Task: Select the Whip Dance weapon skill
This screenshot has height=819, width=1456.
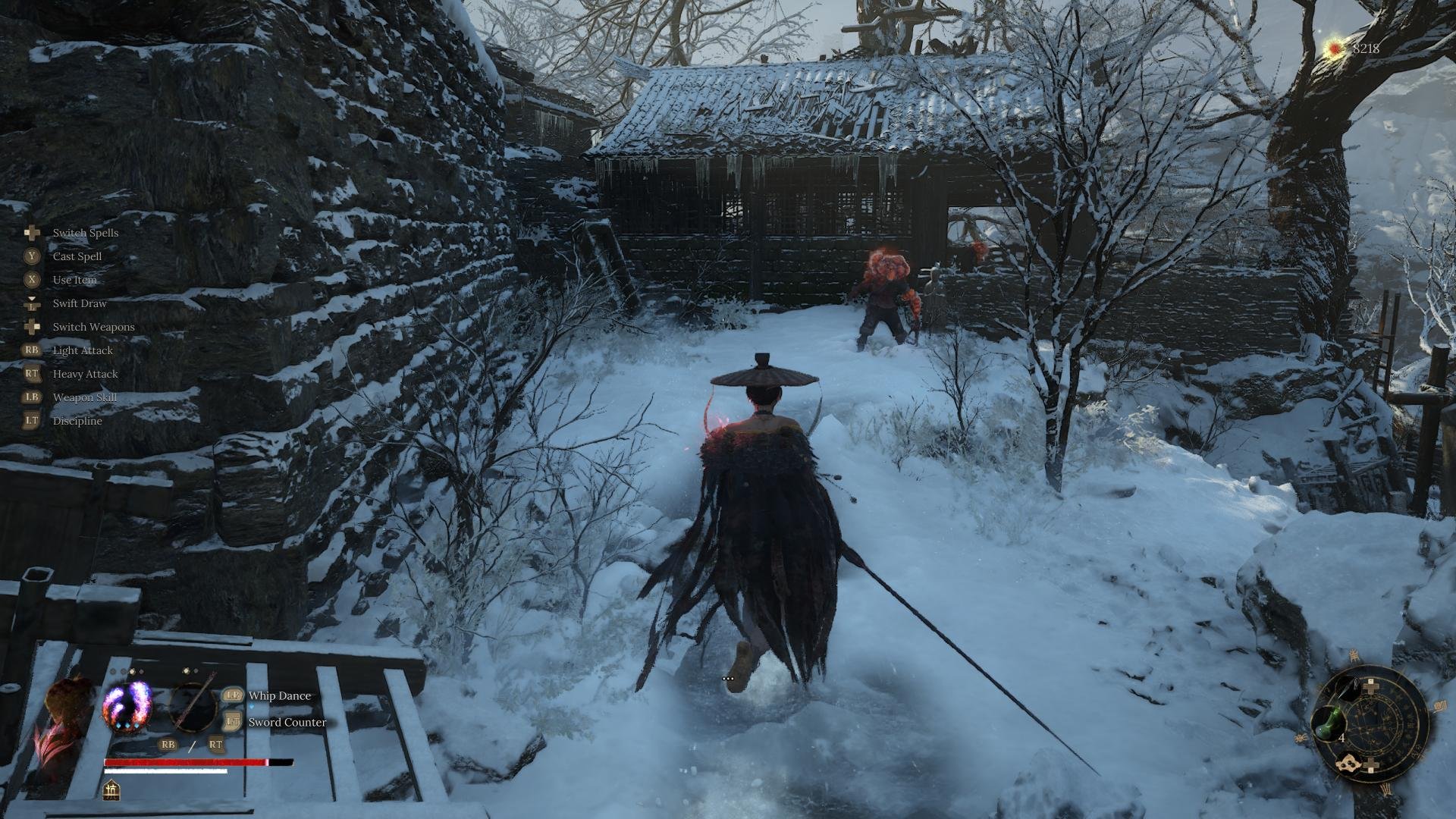Action: point(279,695)
